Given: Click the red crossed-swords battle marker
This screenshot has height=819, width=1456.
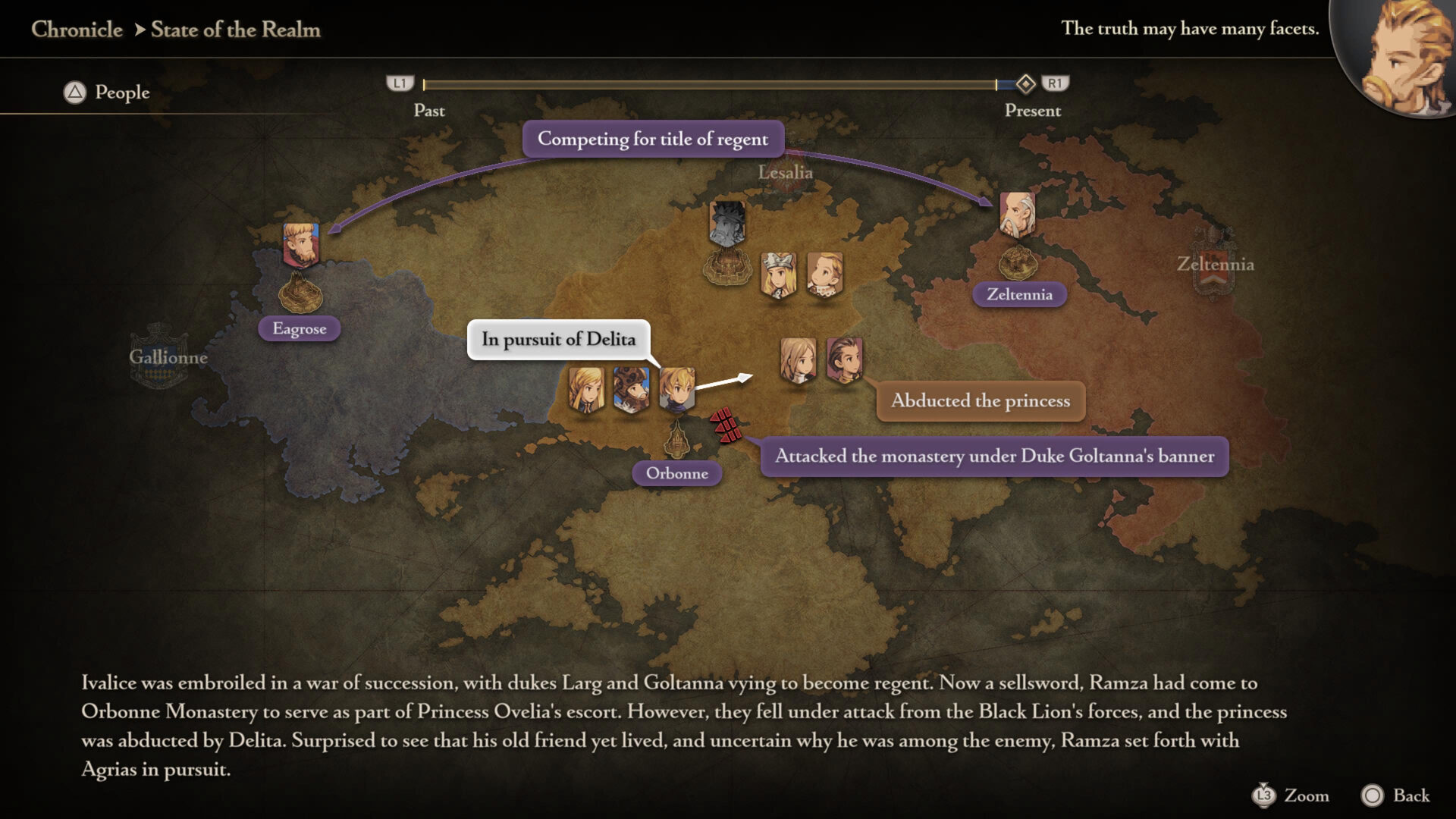Looking at the screenshot, I should point(726,425).
